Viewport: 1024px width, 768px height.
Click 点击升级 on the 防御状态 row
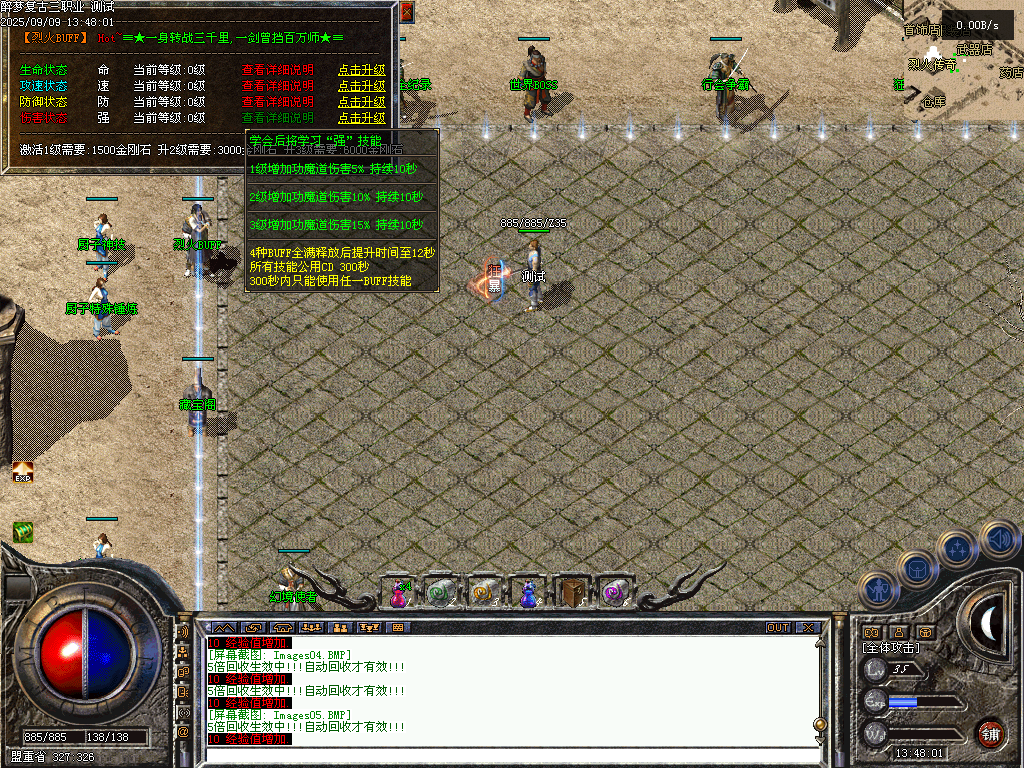click(361, 102)
